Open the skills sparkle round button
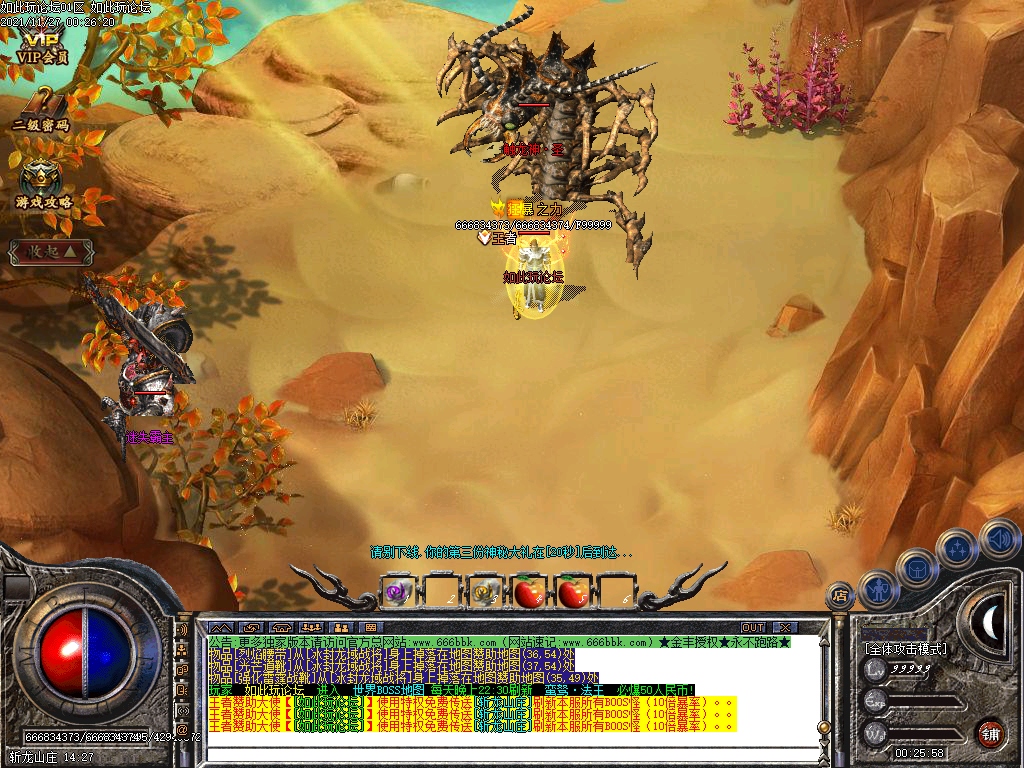 958,548
